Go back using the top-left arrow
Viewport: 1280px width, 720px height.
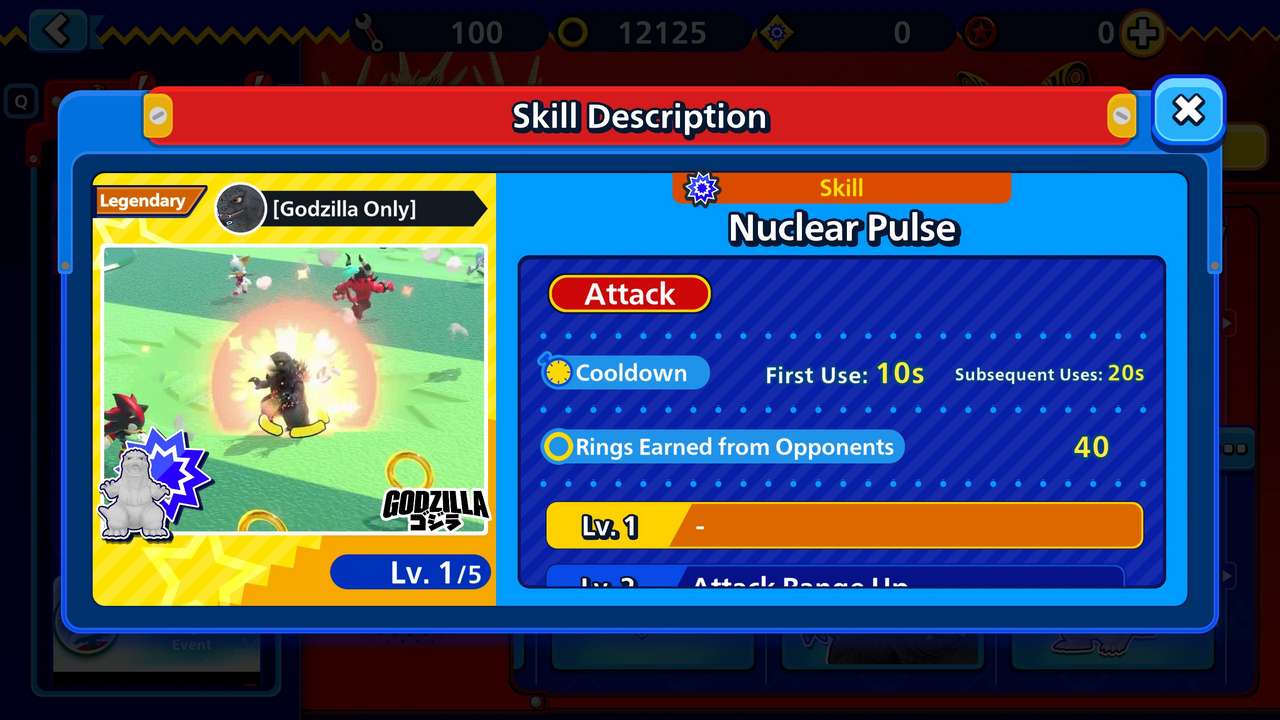click(x=57, y=31)
